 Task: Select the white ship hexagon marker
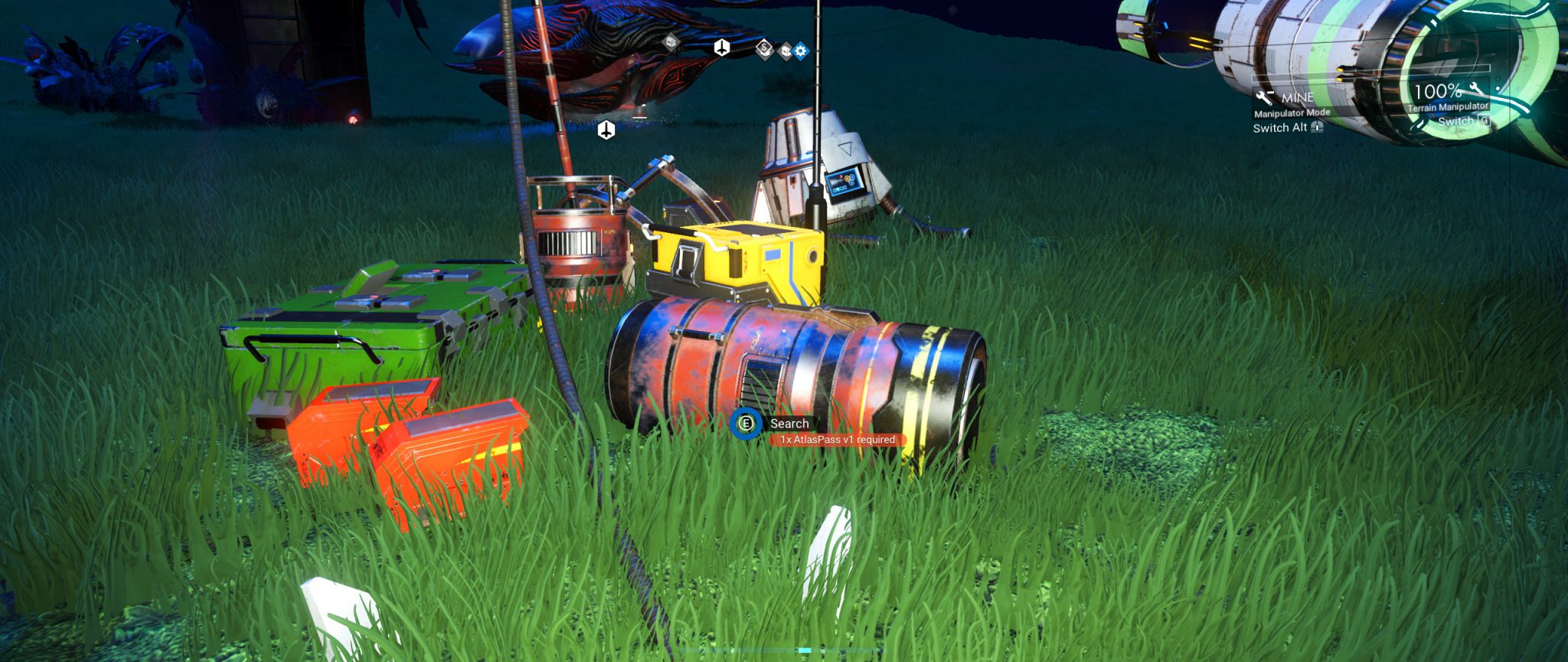tap(722, 48)
